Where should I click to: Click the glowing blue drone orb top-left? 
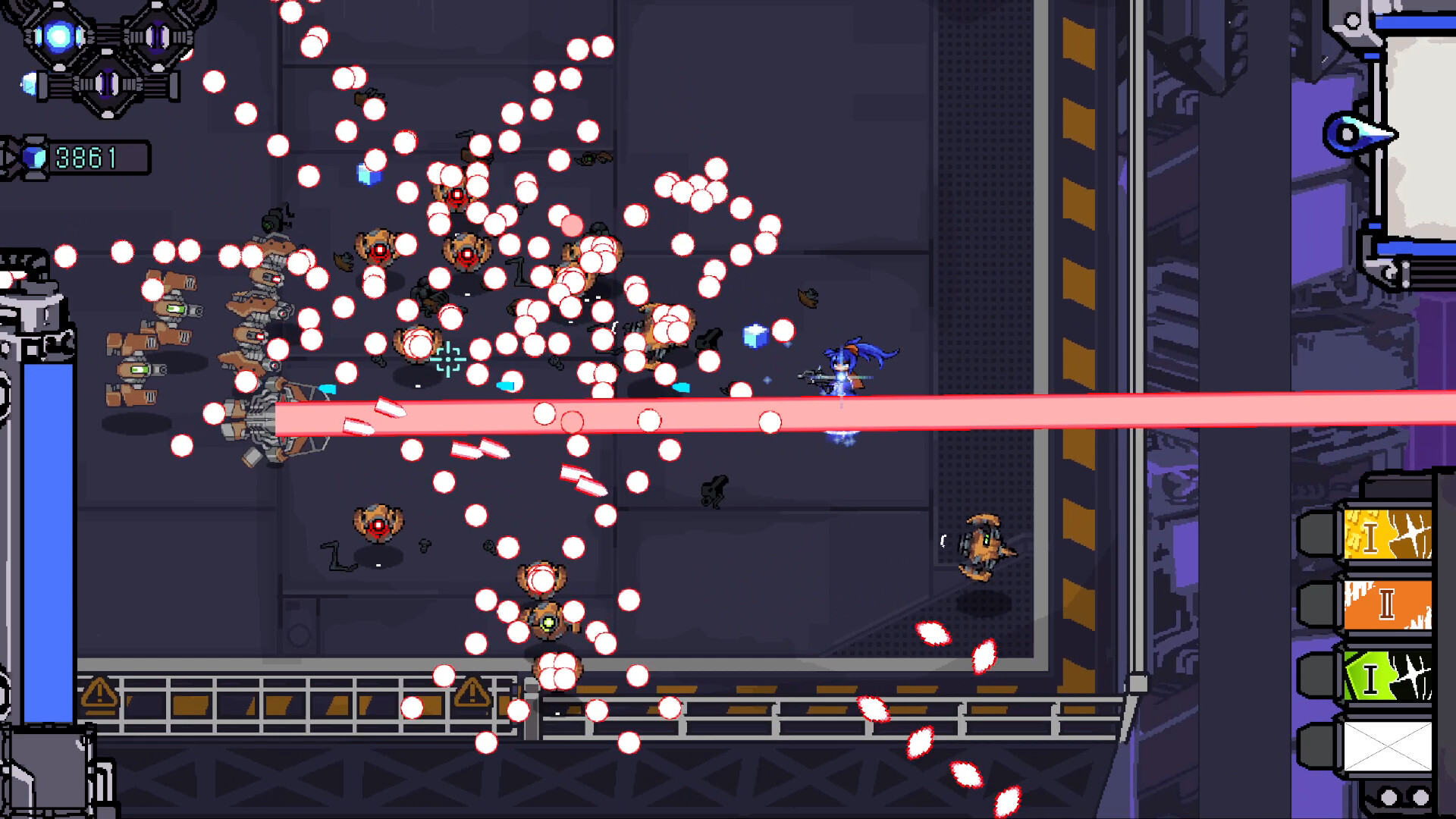coord(60,37)
